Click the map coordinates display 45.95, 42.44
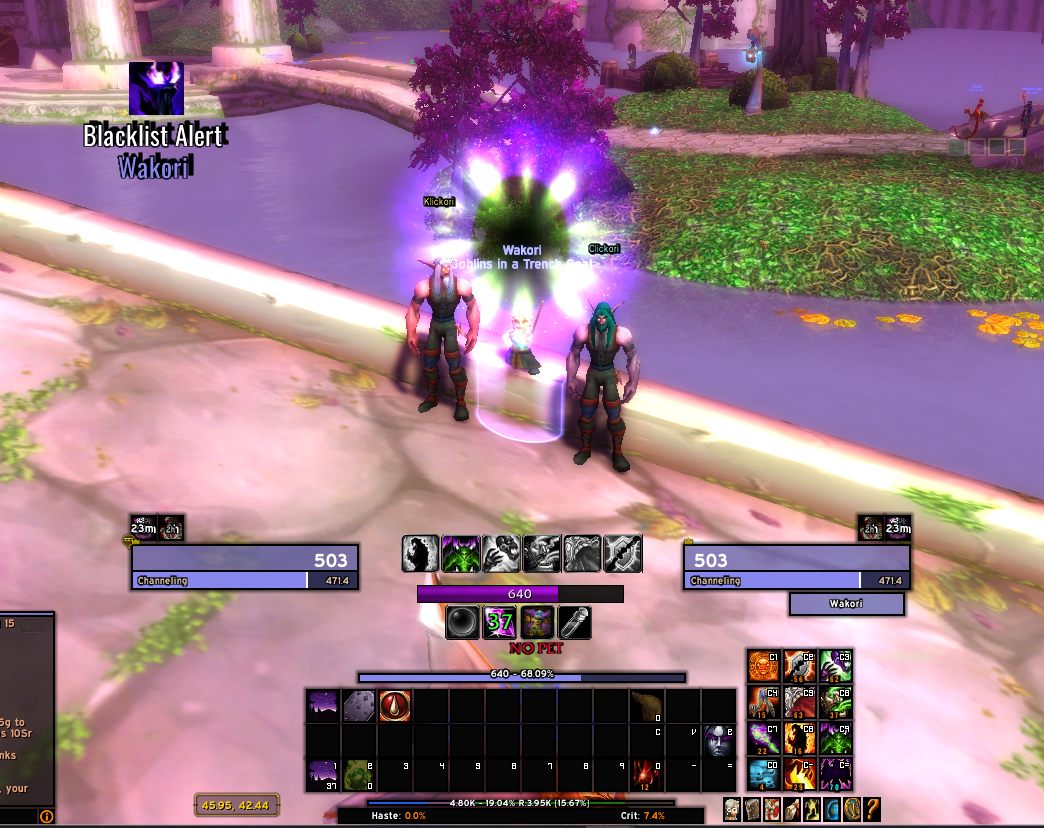The height and width of the screenshot is (828, 1044). point(236,804)
